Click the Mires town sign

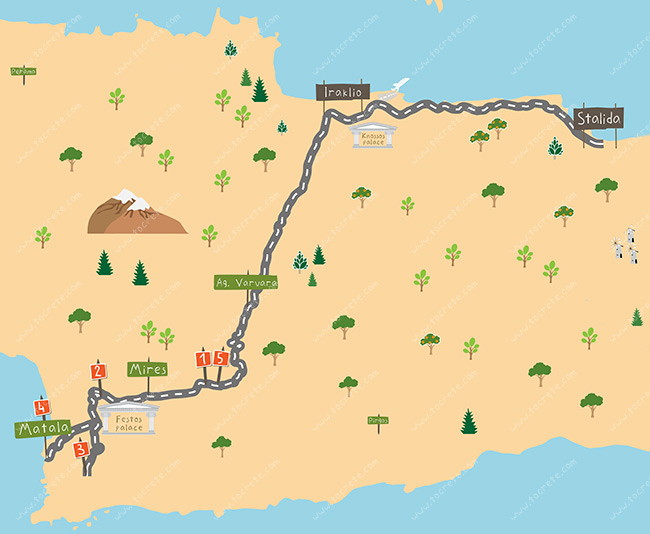click(x=148, y=369)
